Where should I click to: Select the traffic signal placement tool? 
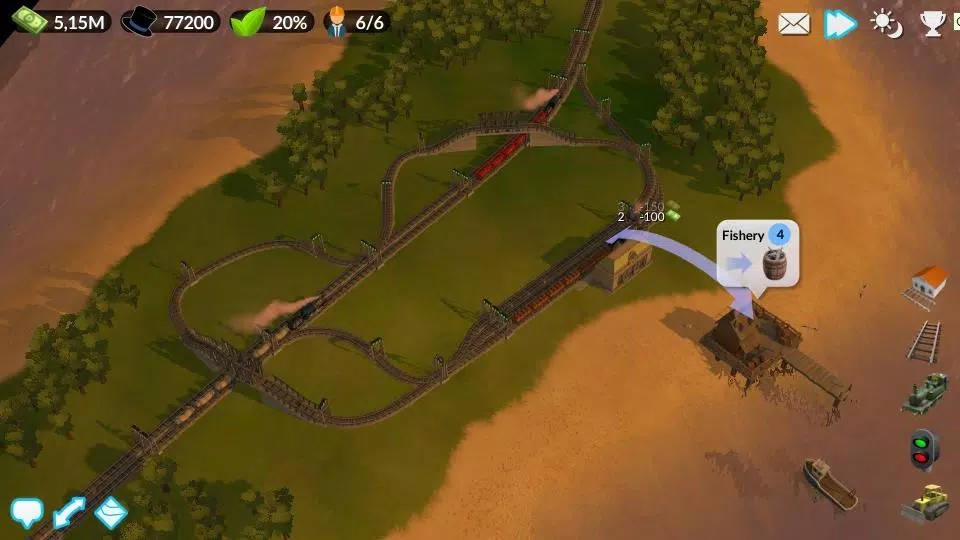(x=922, y=448)
